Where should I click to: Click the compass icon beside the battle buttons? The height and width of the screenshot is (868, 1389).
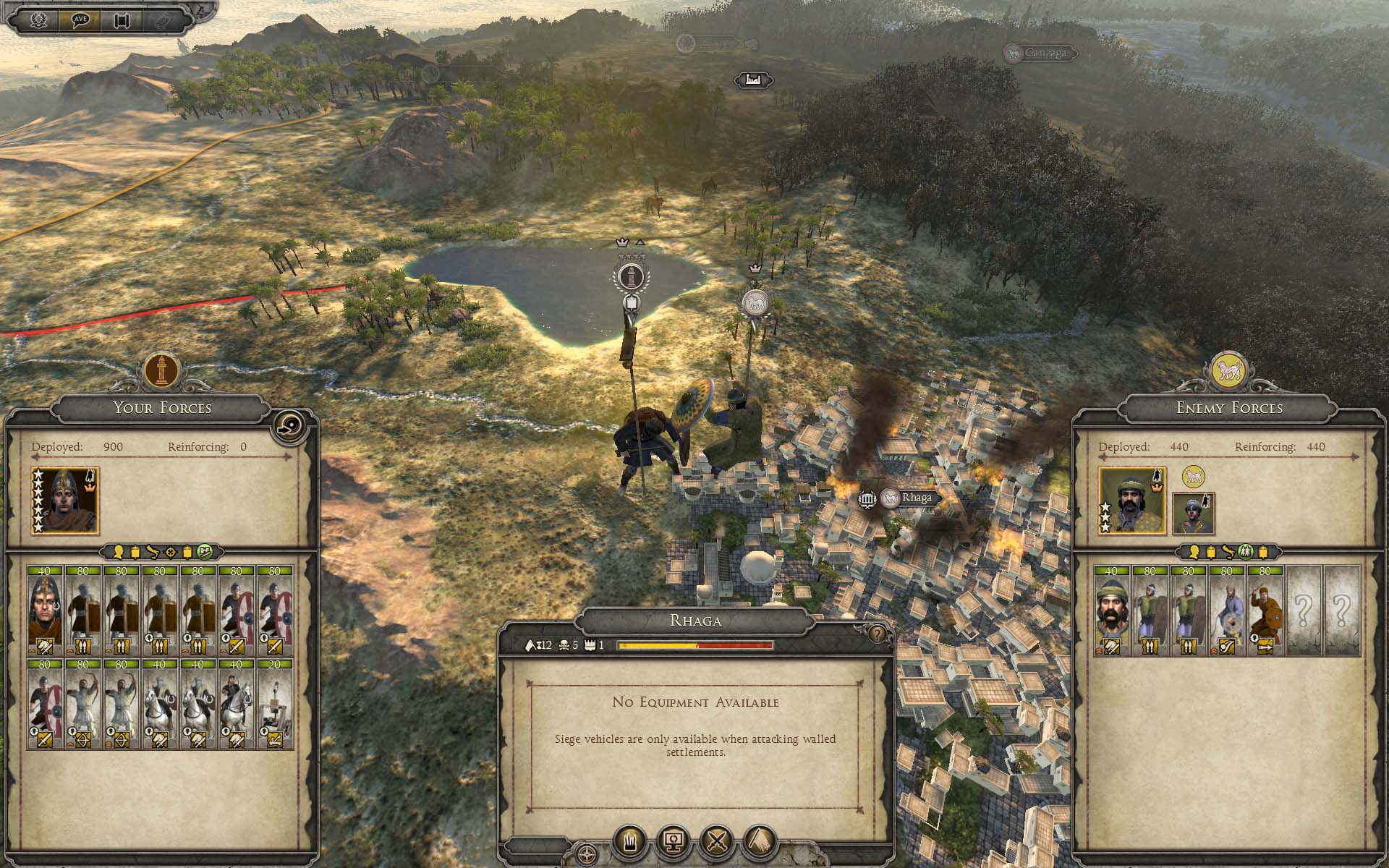(587, 854)
